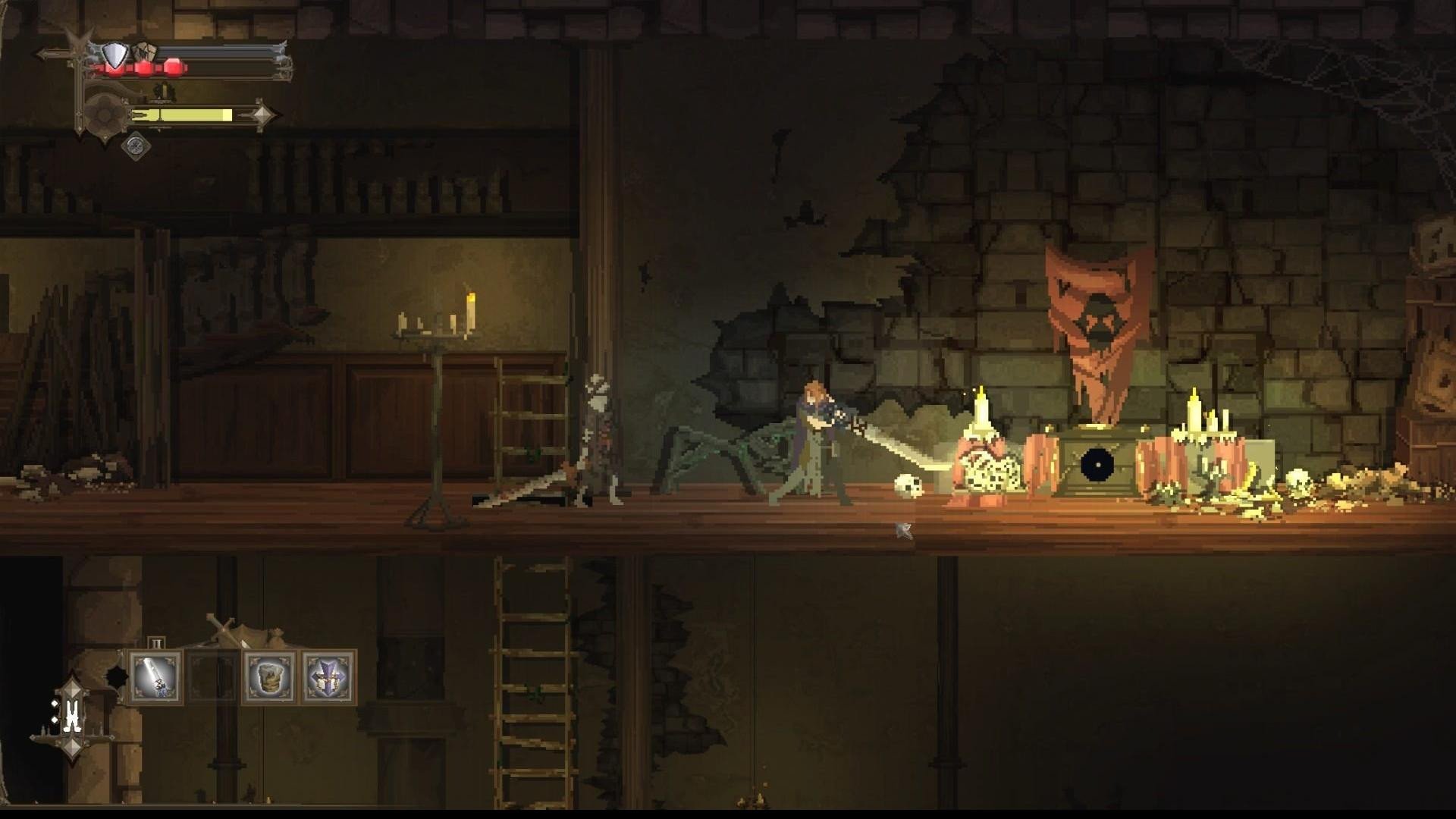1456x819 pixels.
Task: Click the glowing white potion flask indicator
Action: point(73,715)
